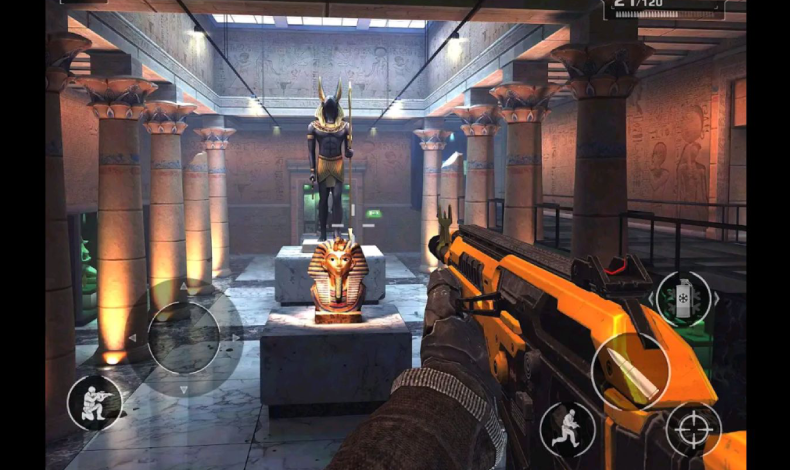Tap the bullet fire button
The height and width of the screenshot is (470, 790).
coord(630,371)
